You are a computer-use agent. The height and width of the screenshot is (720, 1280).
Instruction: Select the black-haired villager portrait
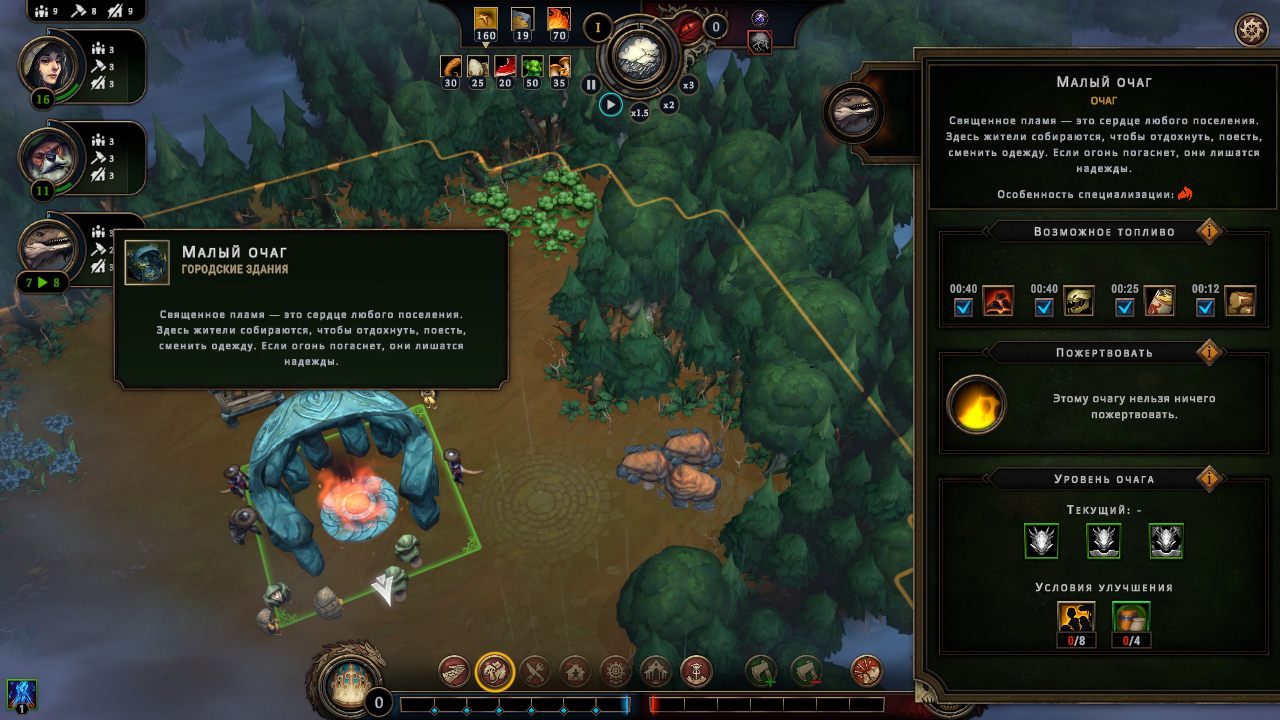click(44, 65)
